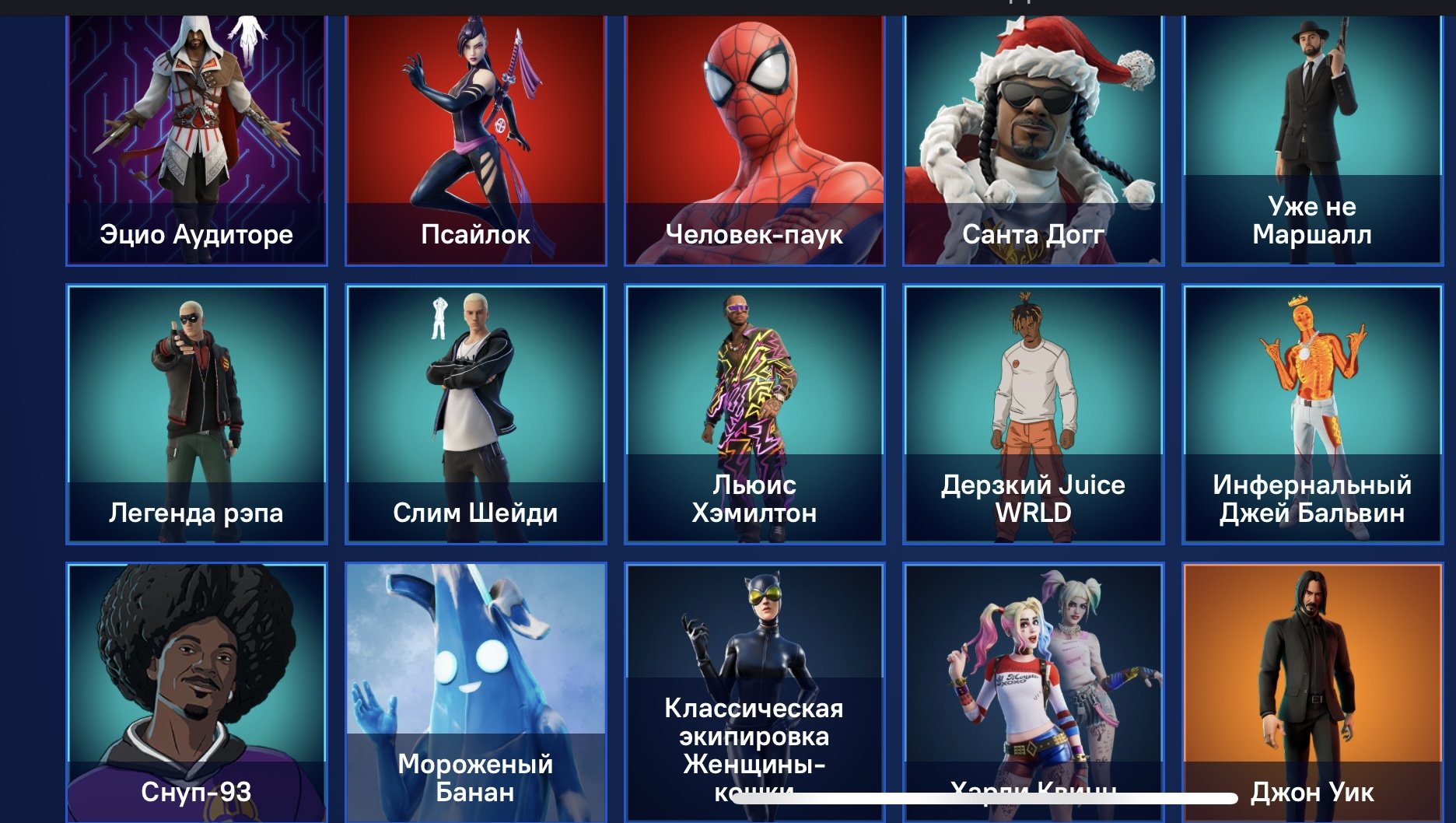Click the Слим Шейди name label
Viewport: 1456px width, 823px height.
[475, 513]
